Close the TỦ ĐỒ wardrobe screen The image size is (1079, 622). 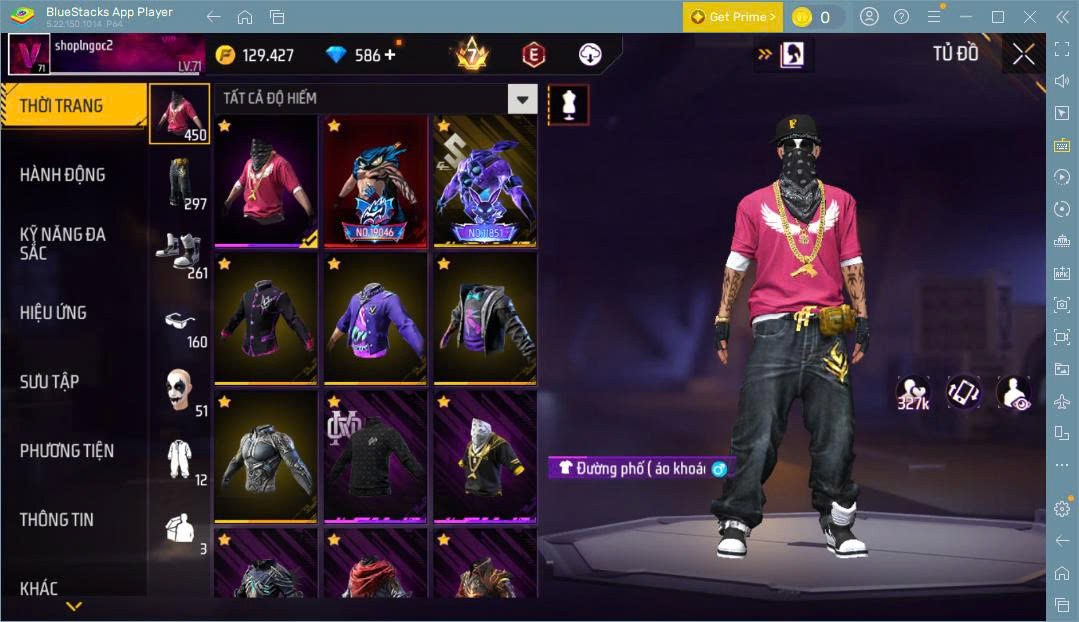1023,54
